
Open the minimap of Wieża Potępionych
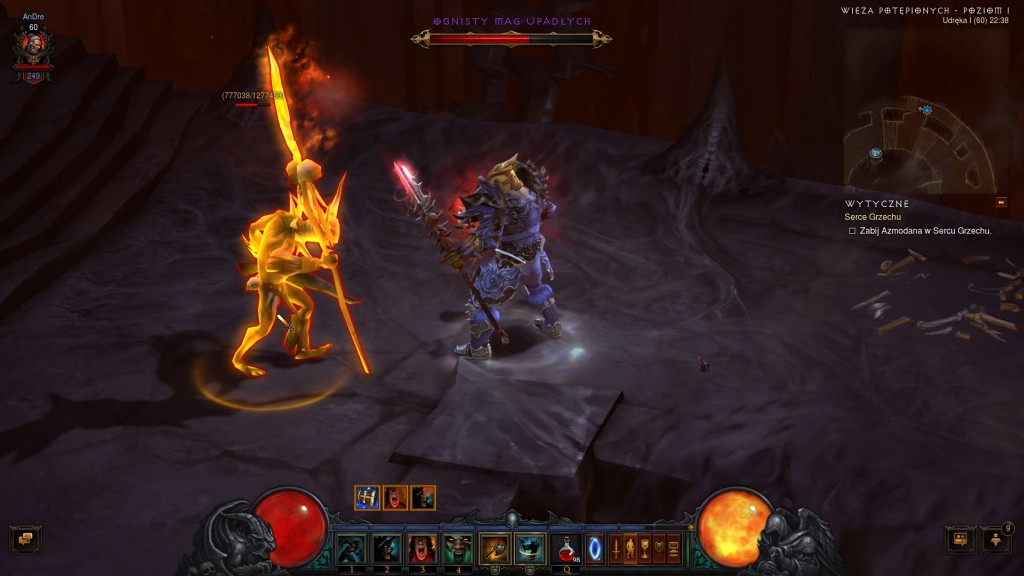[918, 146]
